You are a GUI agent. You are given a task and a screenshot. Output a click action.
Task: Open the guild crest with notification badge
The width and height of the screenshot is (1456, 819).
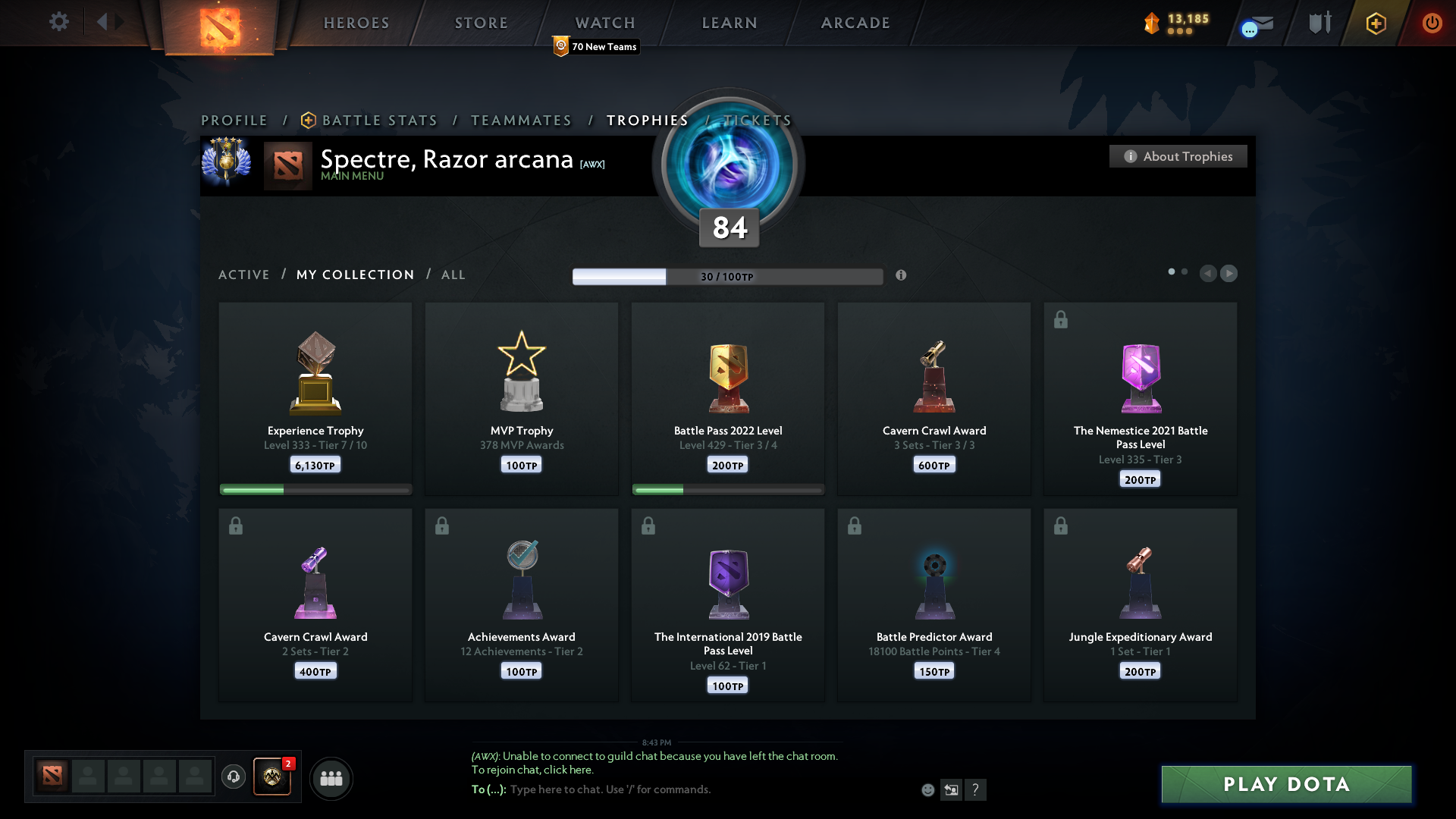[272, 778]
